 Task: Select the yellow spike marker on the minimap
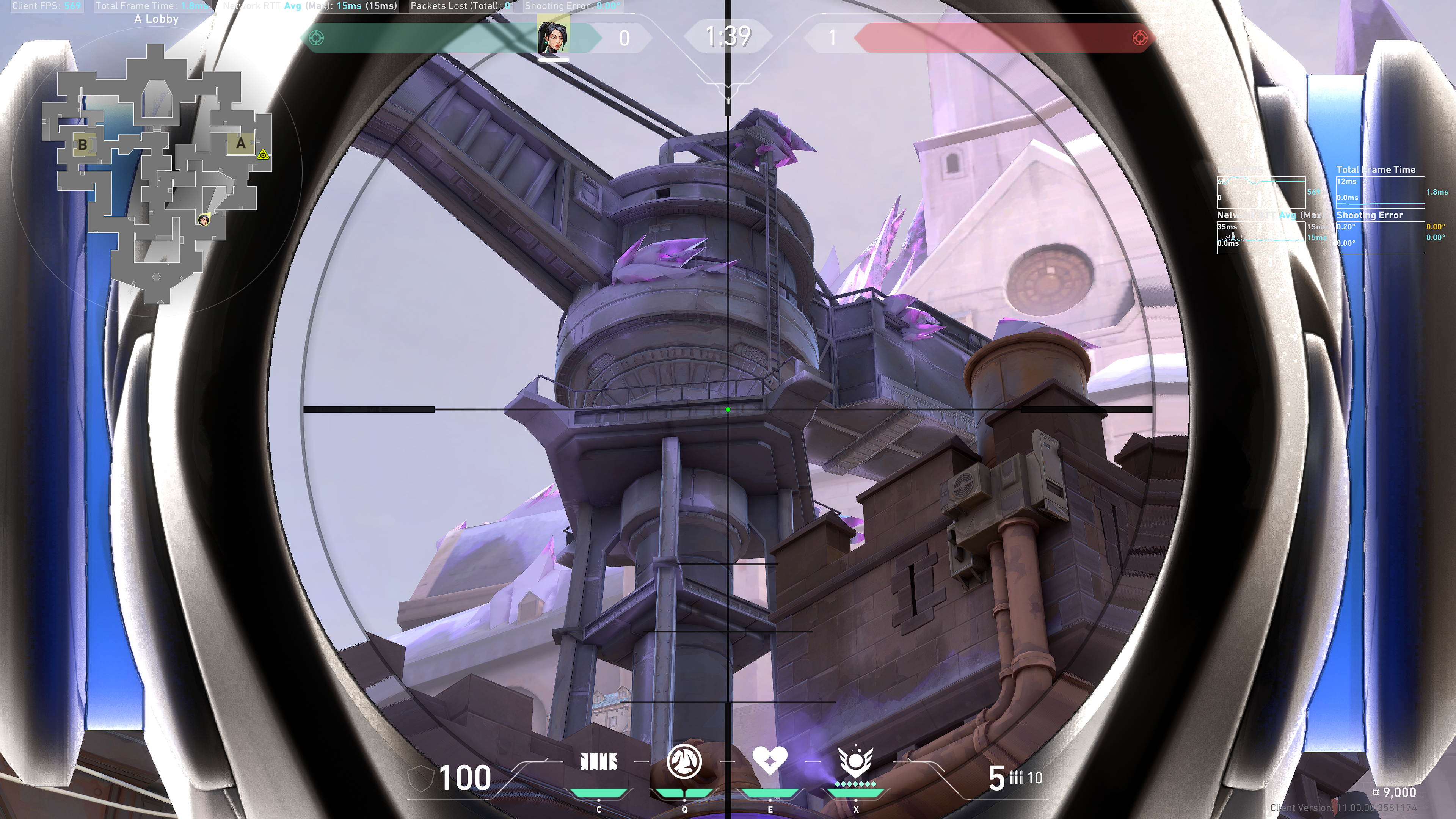pos(263,154)
